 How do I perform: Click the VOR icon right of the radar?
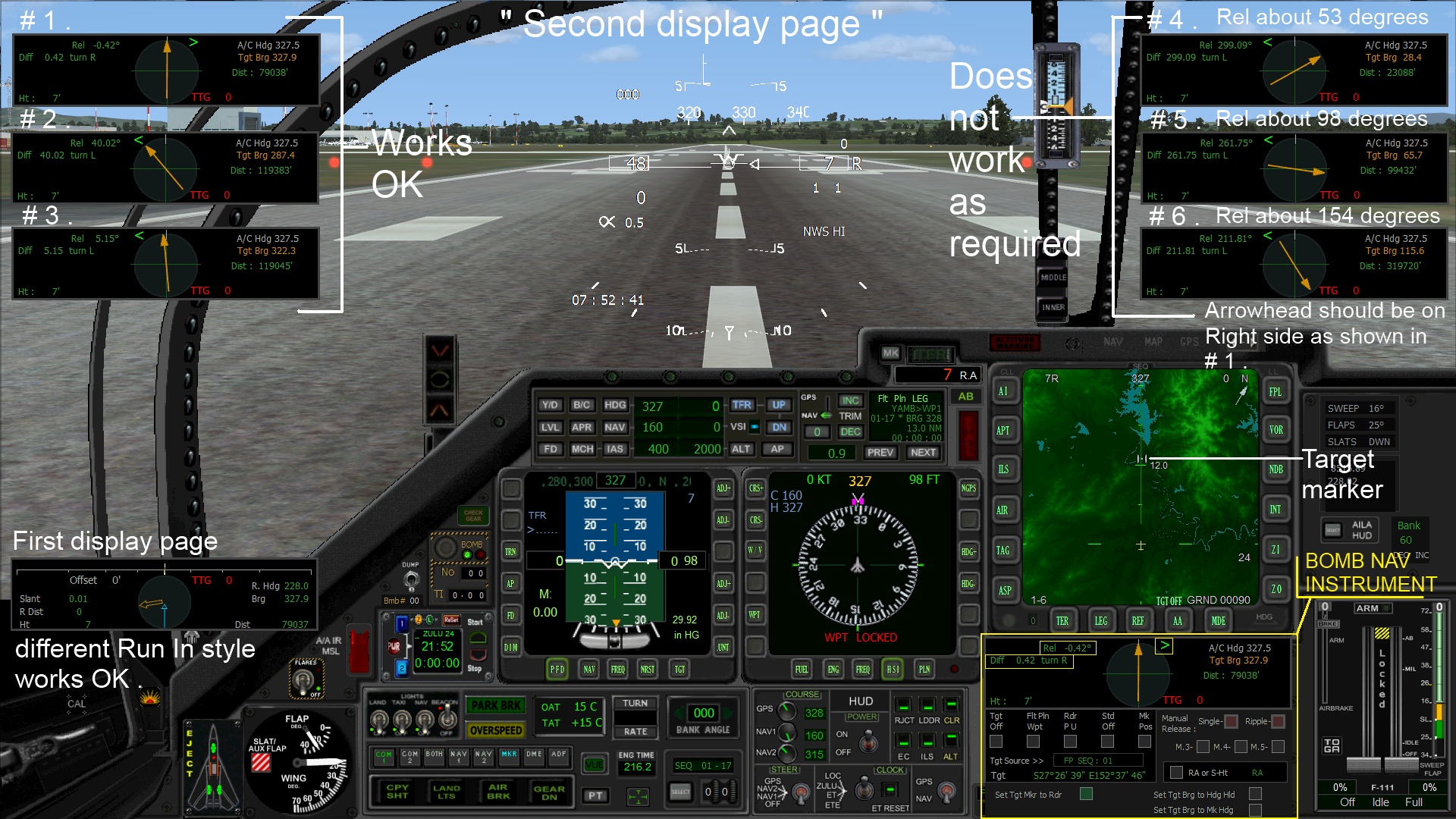[1276, 430]
